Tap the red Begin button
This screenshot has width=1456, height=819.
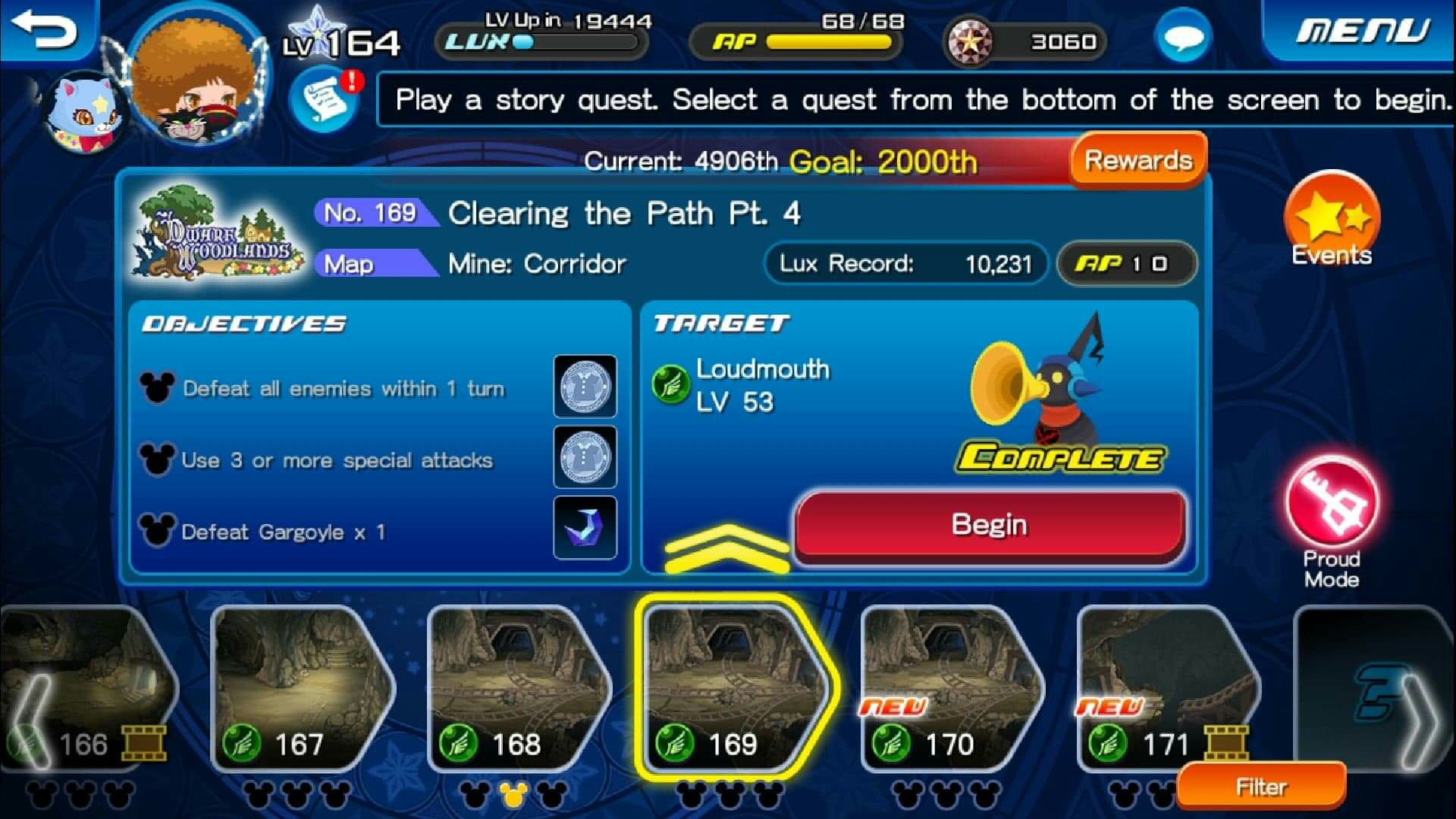click(x=990, y=526)
